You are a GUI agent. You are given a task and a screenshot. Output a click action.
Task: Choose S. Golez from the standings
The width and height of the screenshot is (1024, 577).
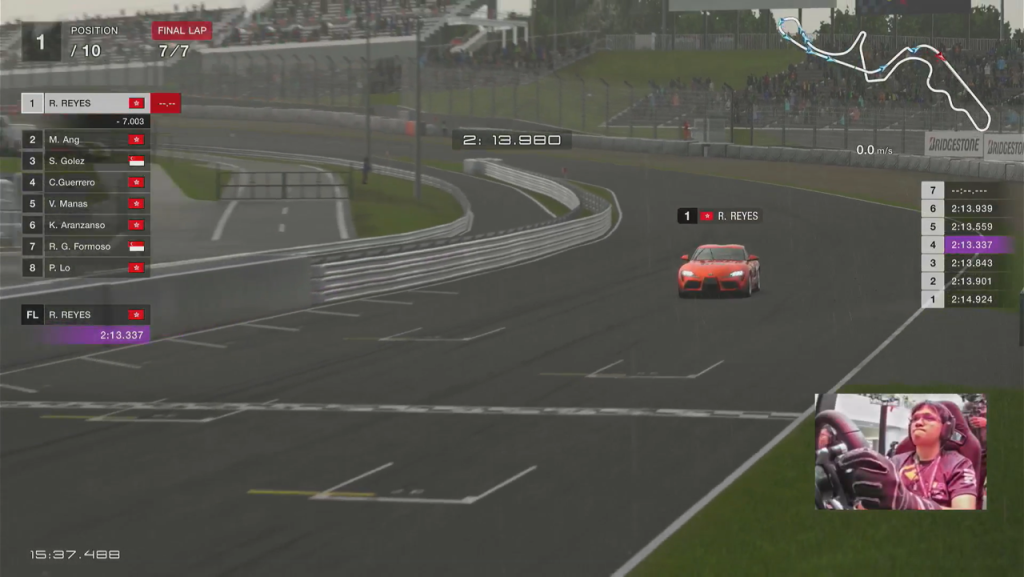[86, 161]
